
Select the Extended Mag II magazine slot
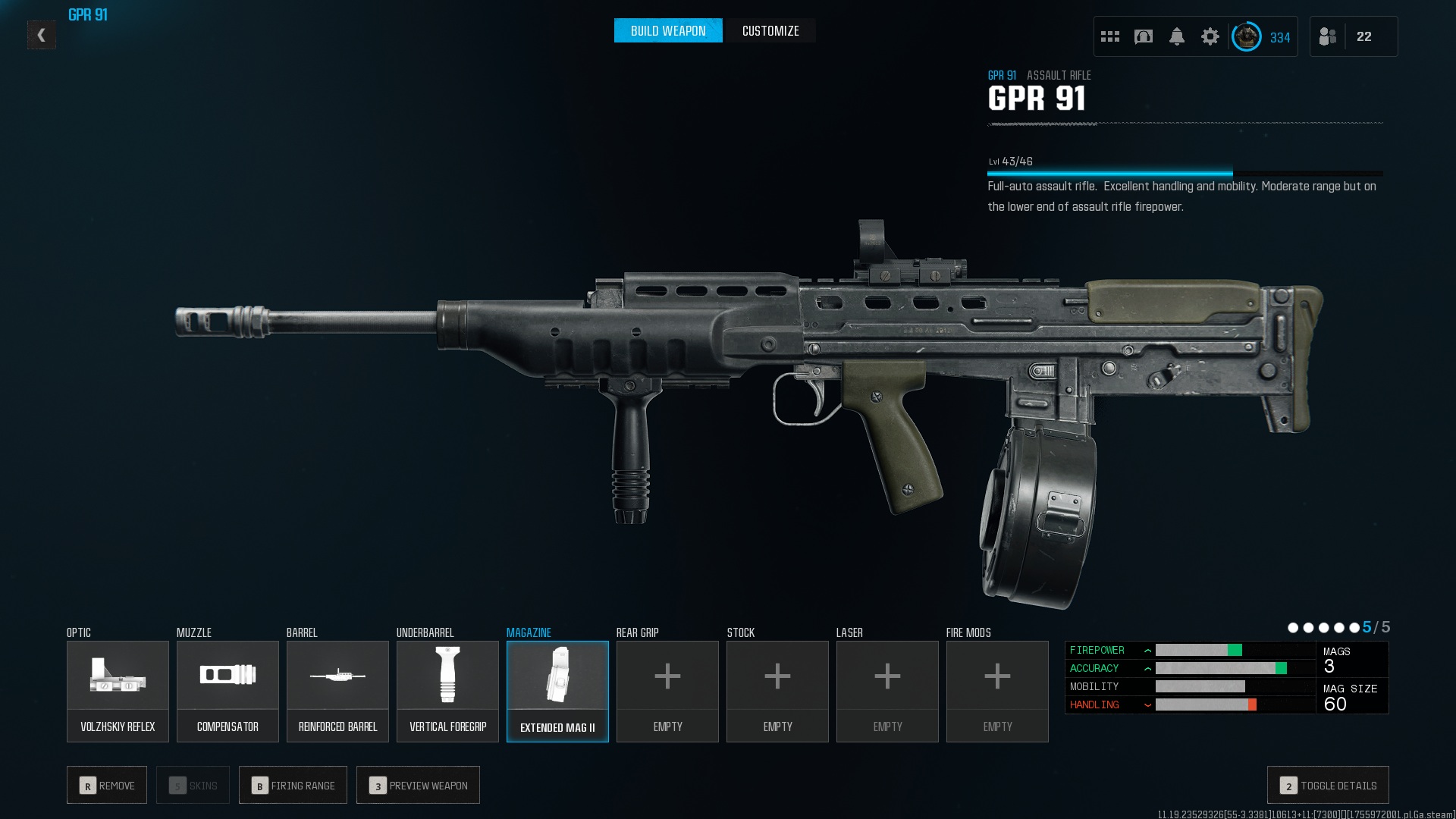click(x=557, y=691)
